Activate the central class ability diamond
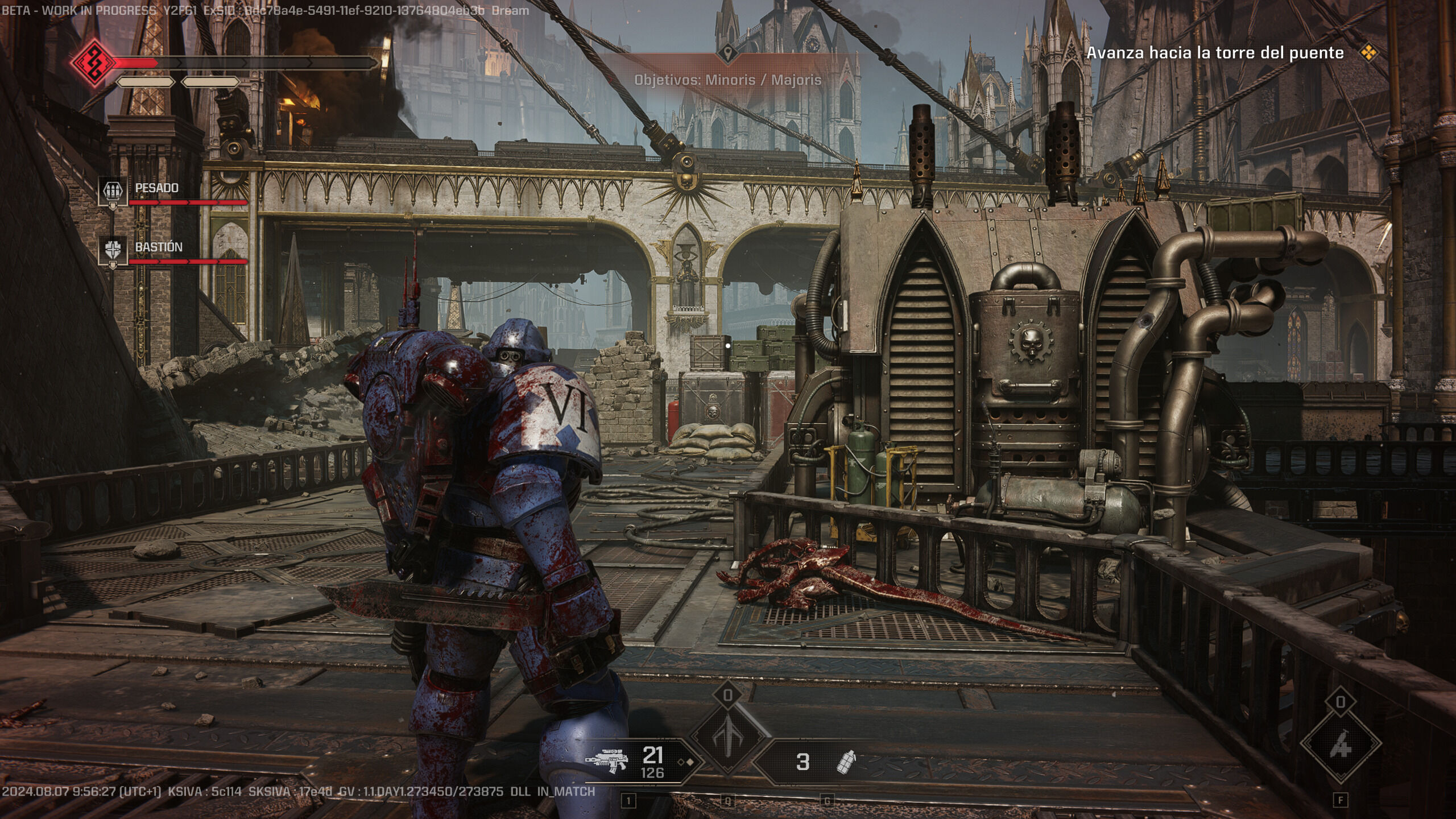The image size is (1456, 819). (729, 738)
